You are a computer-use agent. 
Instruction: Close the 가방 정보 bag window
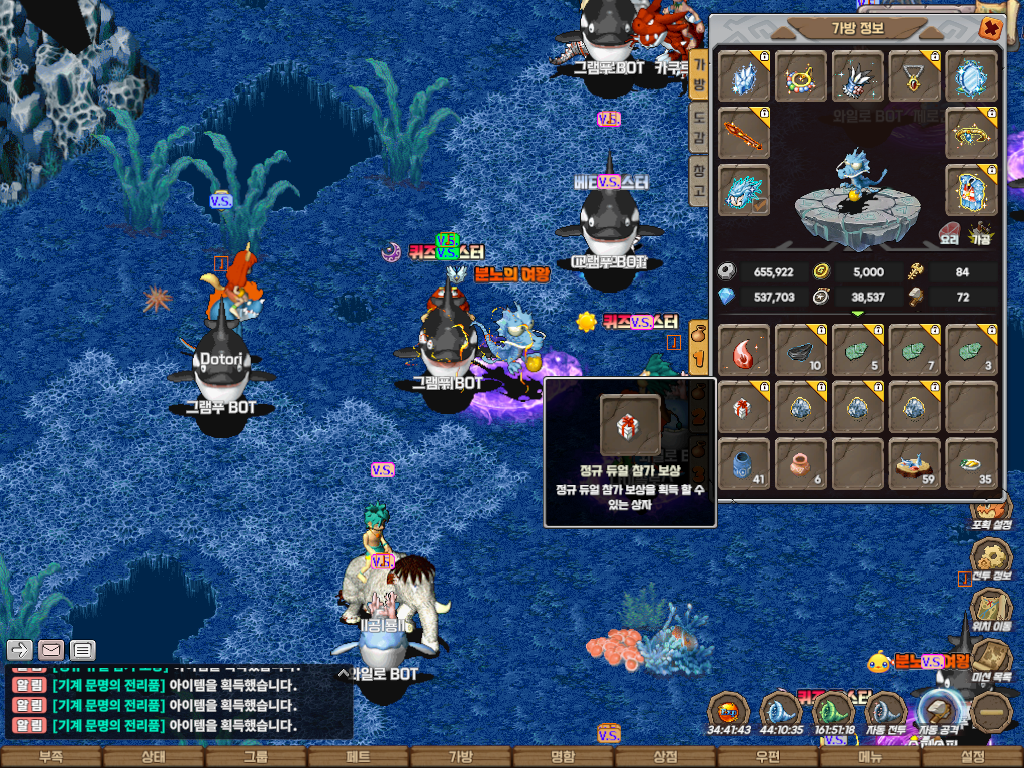coord(990,28)
